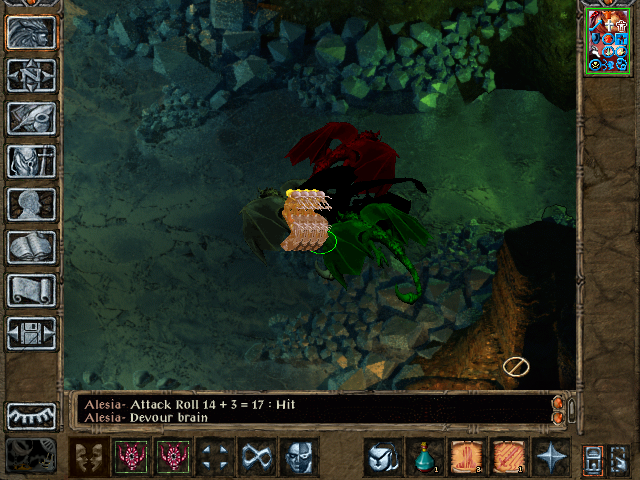Toggle the clock pause button
Viewport: 640px width, 480px height.
point(32,455)
